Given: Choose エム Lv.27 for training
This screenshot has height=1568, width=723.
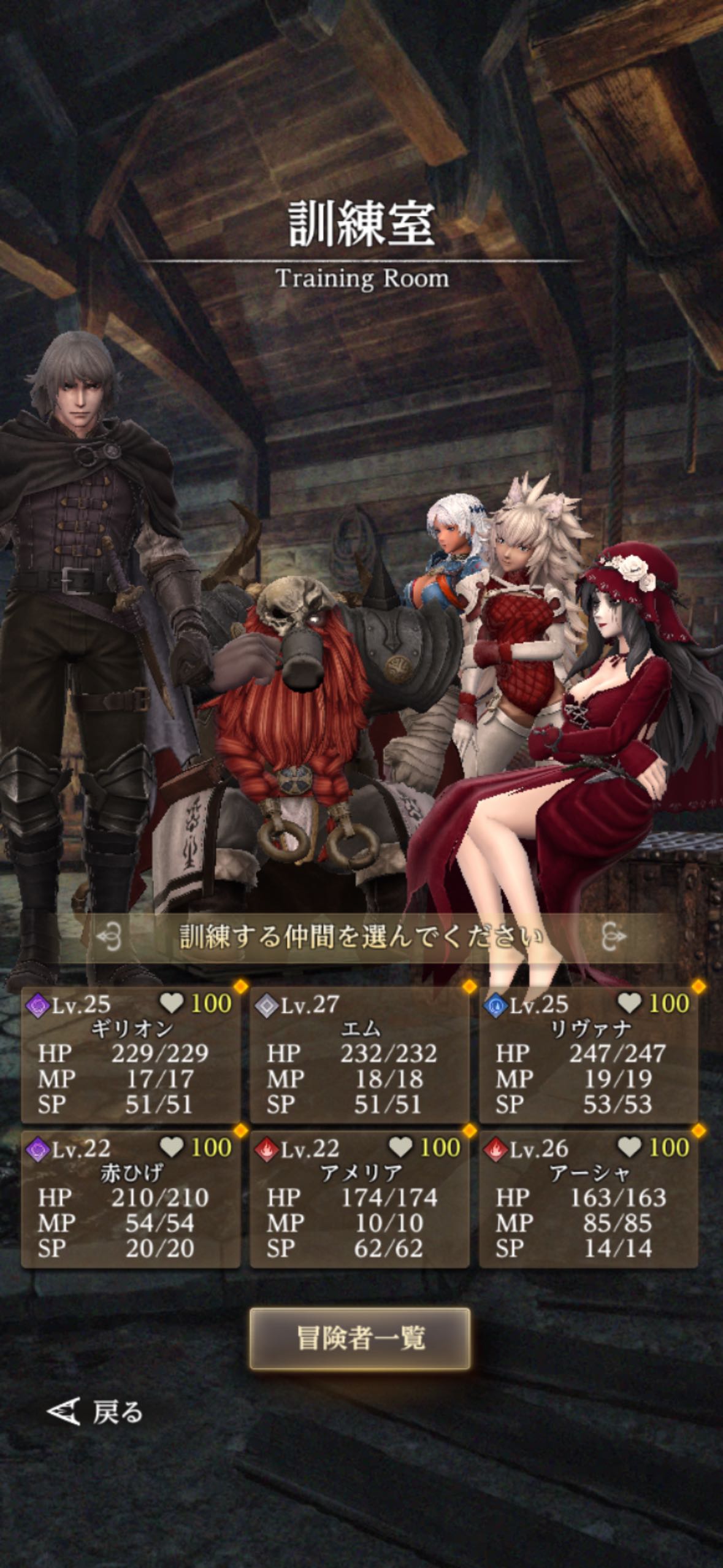Looking at the screenshot, I should click(359, 1054).
